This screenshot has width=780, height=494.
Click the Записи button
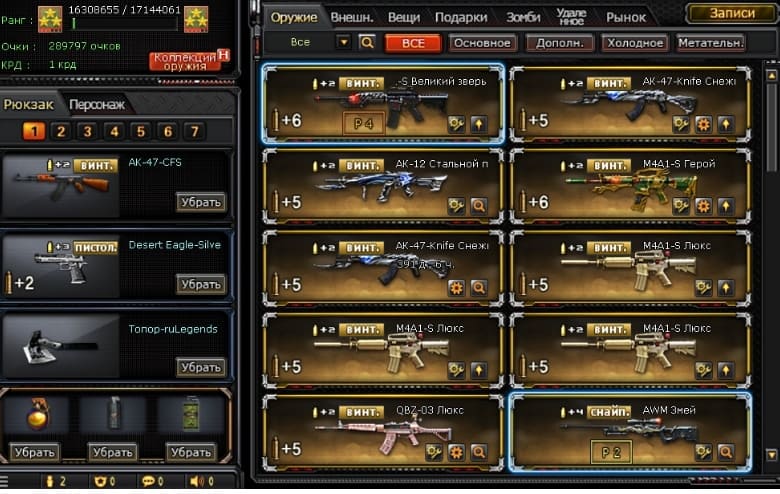731,13
